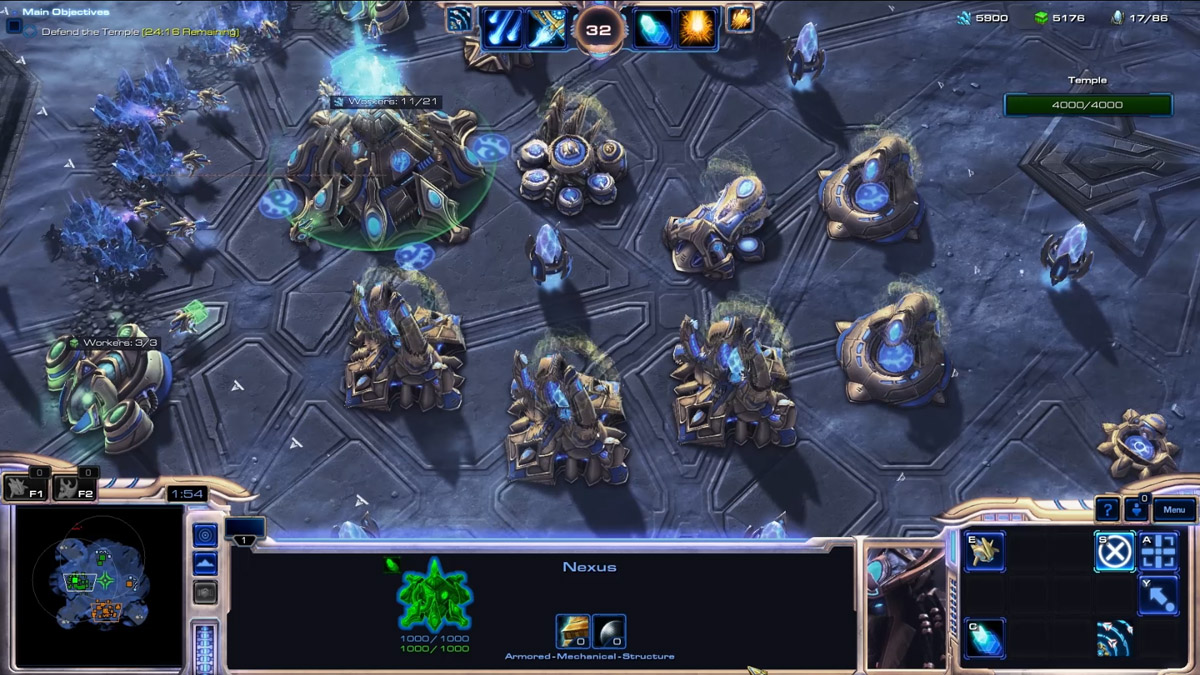Click the Nexus green wireframe portrait
Screen dimensions: 1200x675
coord(435,595)
